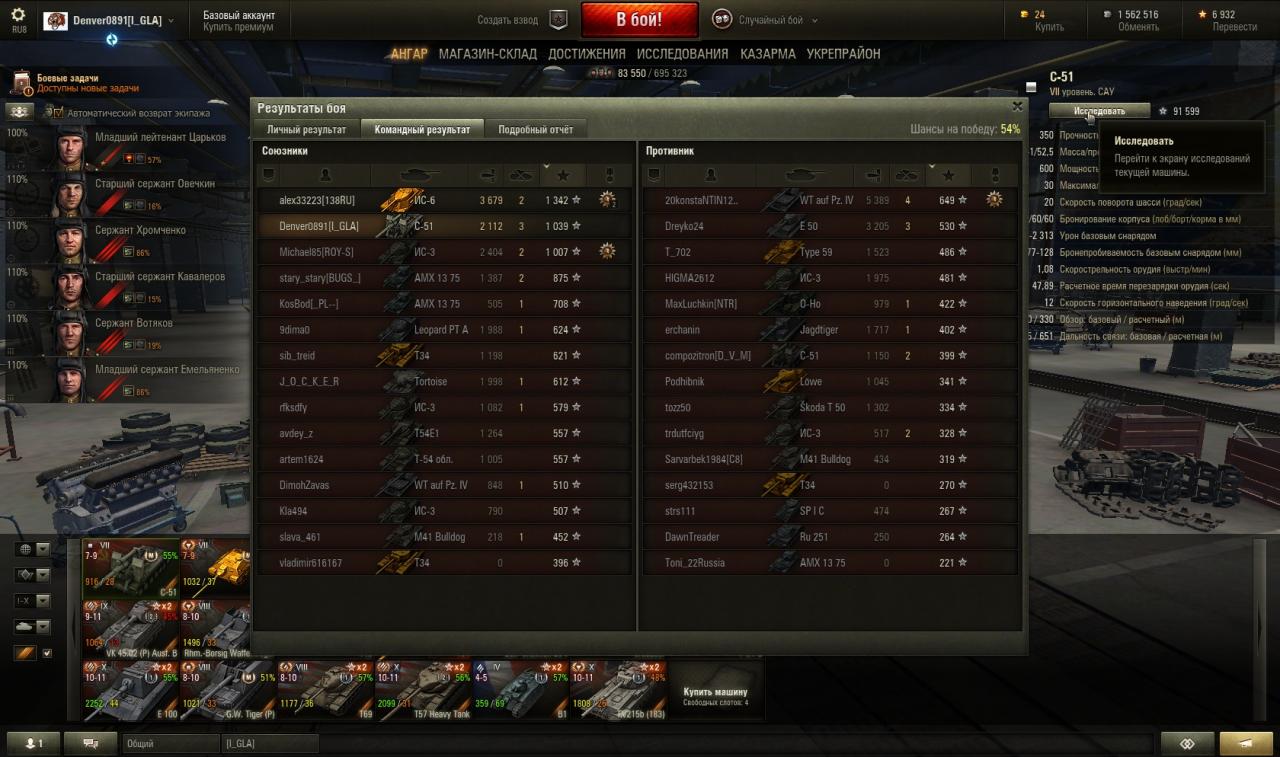
Task: Open the Подробный отчёт tab
Action: click(x=535, y=129)
